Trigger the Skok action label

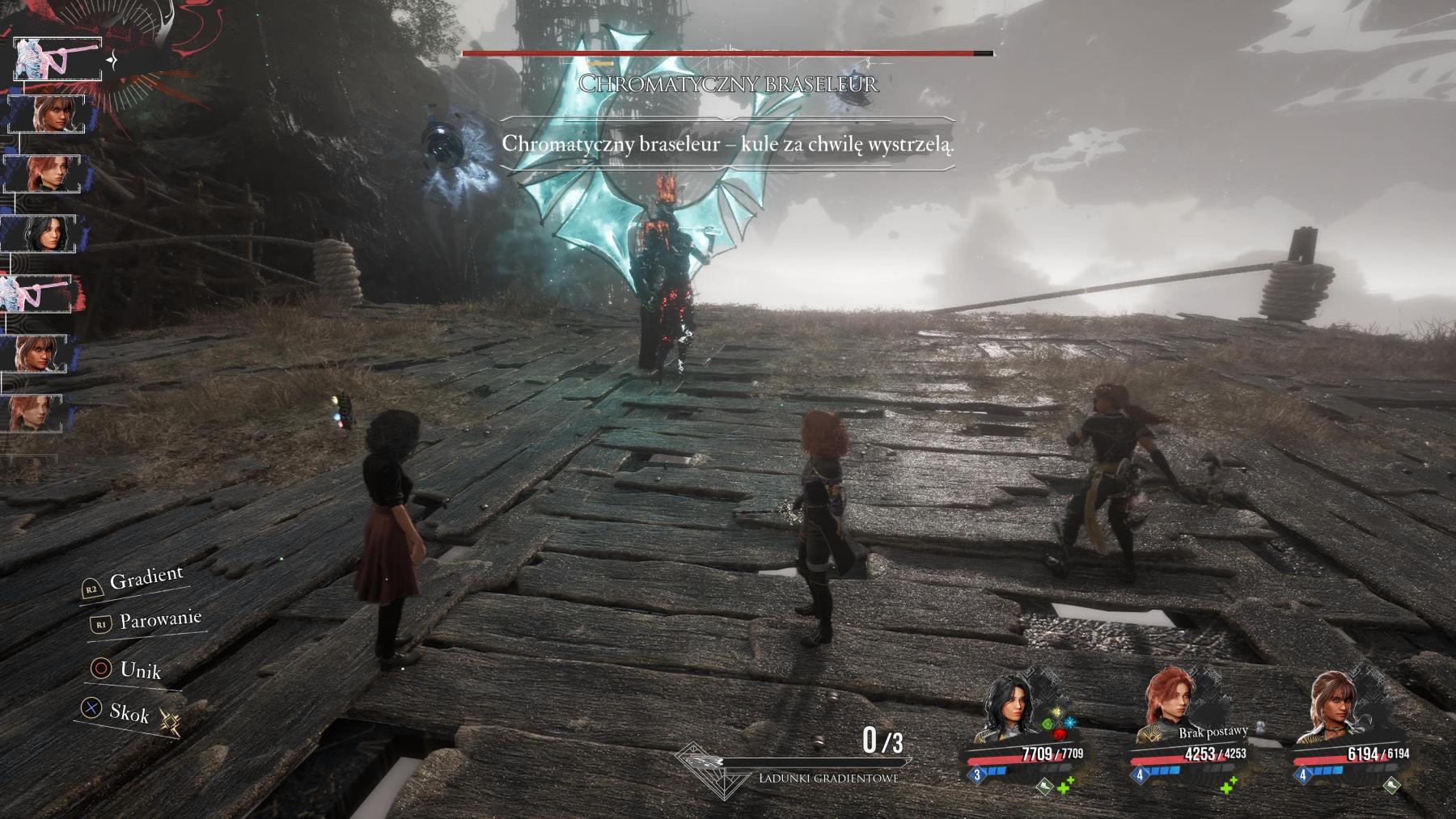click(x=129, y=713)
